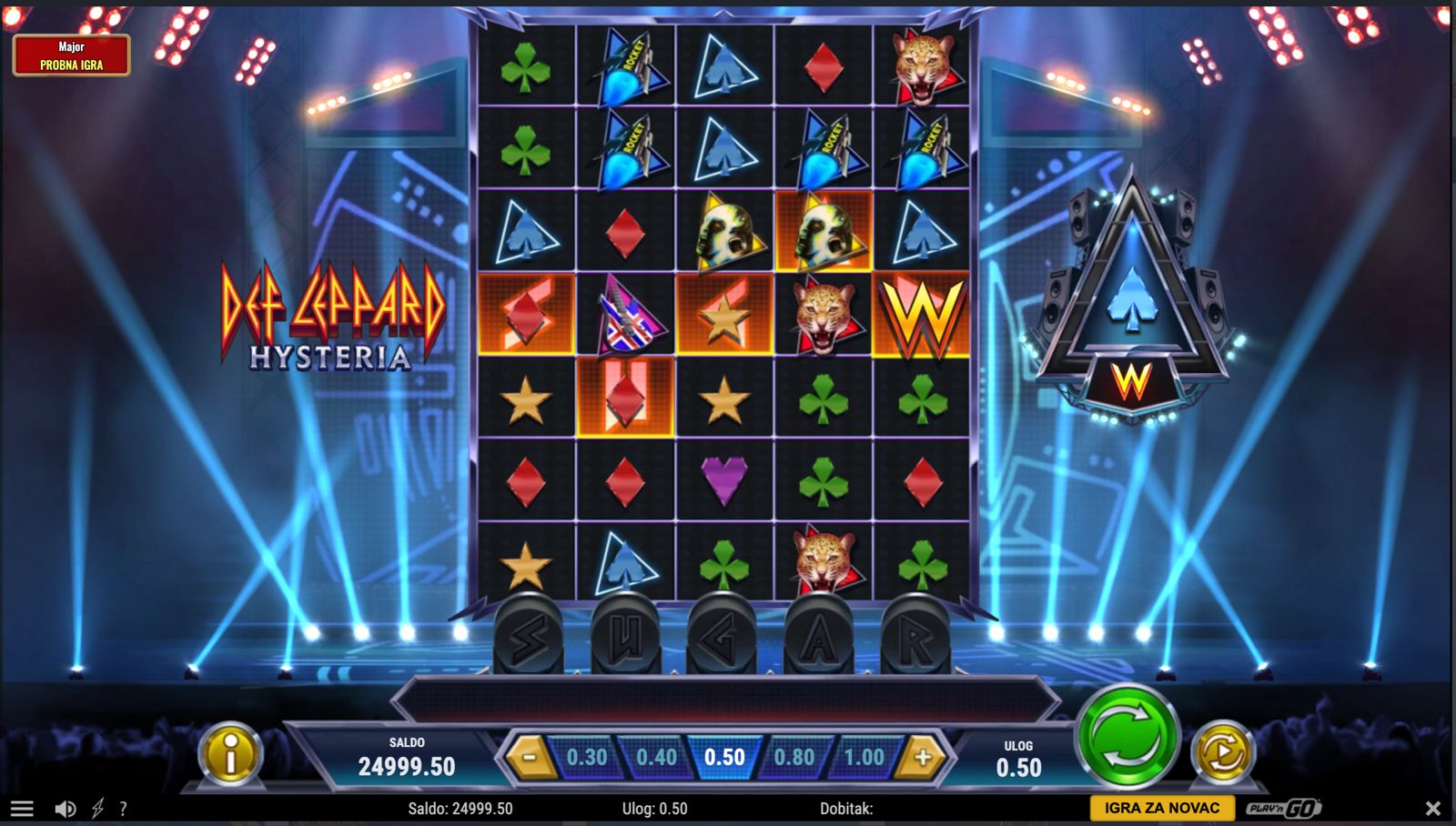Image resolution: width=1456 pixels, height=826 pixels.
Task: Select the 0.30 bet value
Action: [587, 757]
